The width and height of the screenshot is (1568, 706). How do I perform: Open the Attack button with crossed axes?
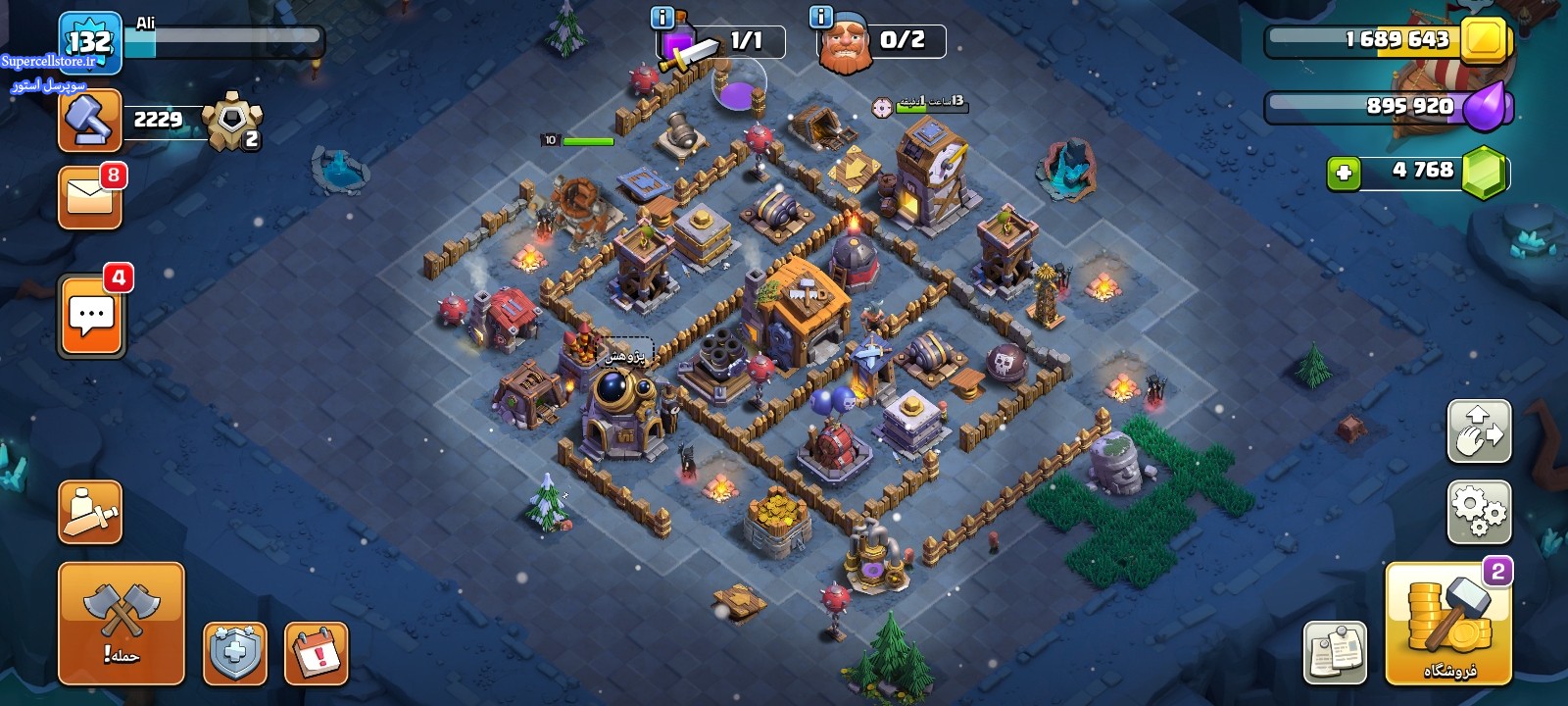point(121,623)
